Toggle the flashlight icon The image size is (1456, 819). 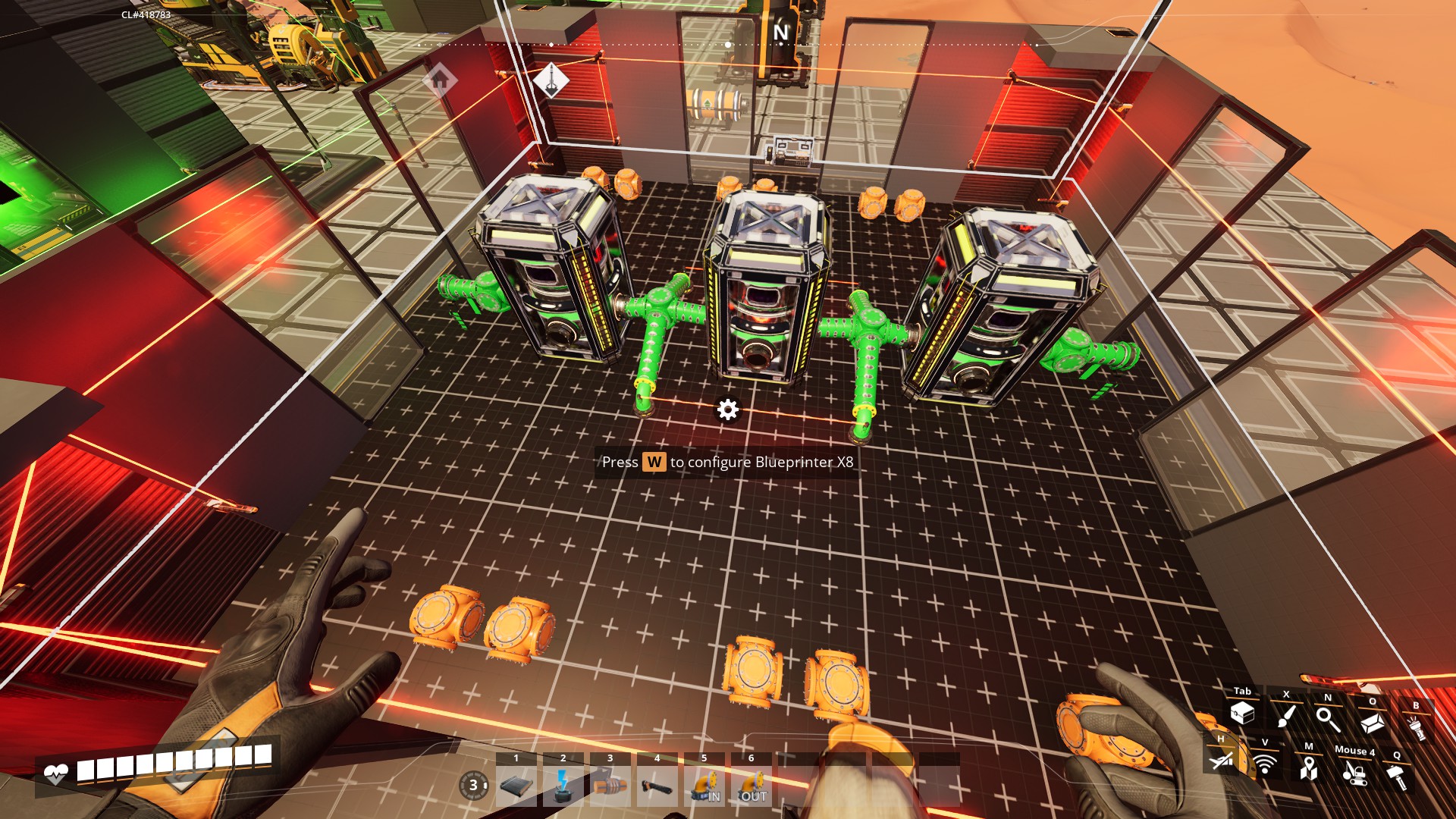click(1415, 728)
